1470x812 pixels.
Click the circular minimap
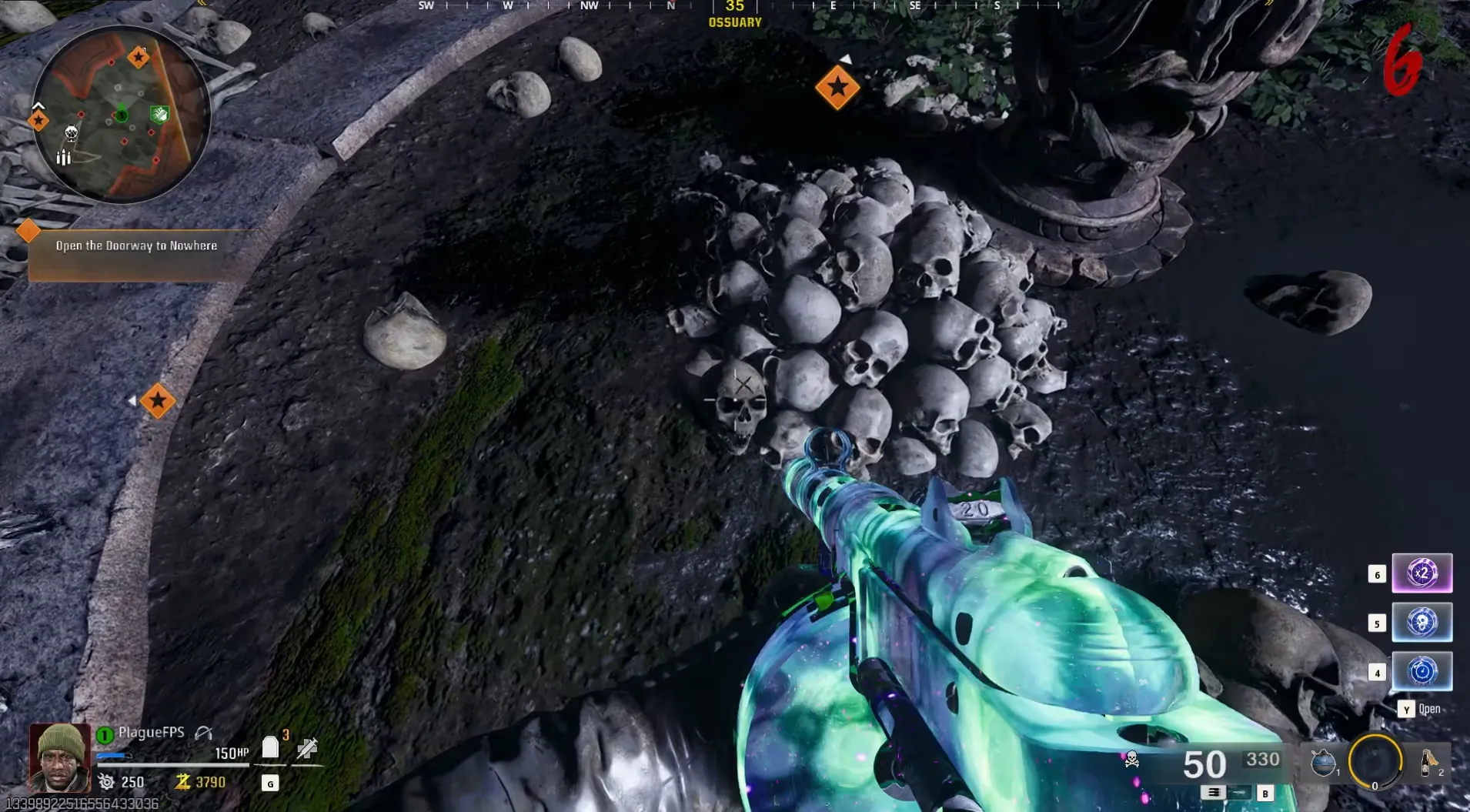pyautogui.click(x=121, y=115)
